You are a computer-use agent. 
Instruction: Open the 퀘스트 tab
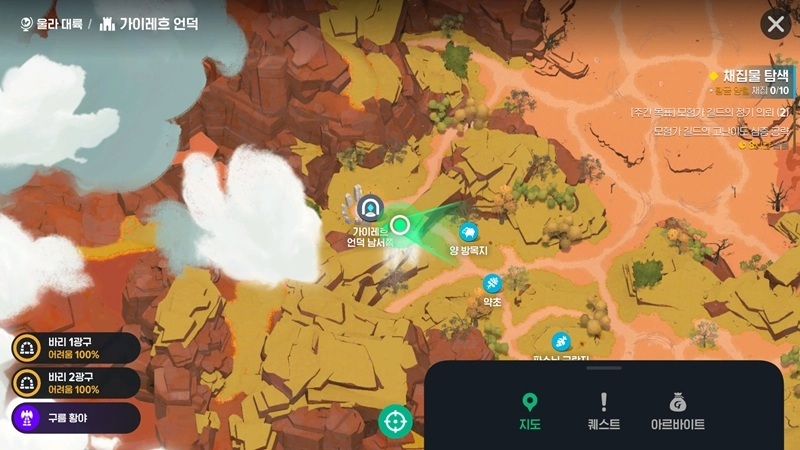coord(603,411)
